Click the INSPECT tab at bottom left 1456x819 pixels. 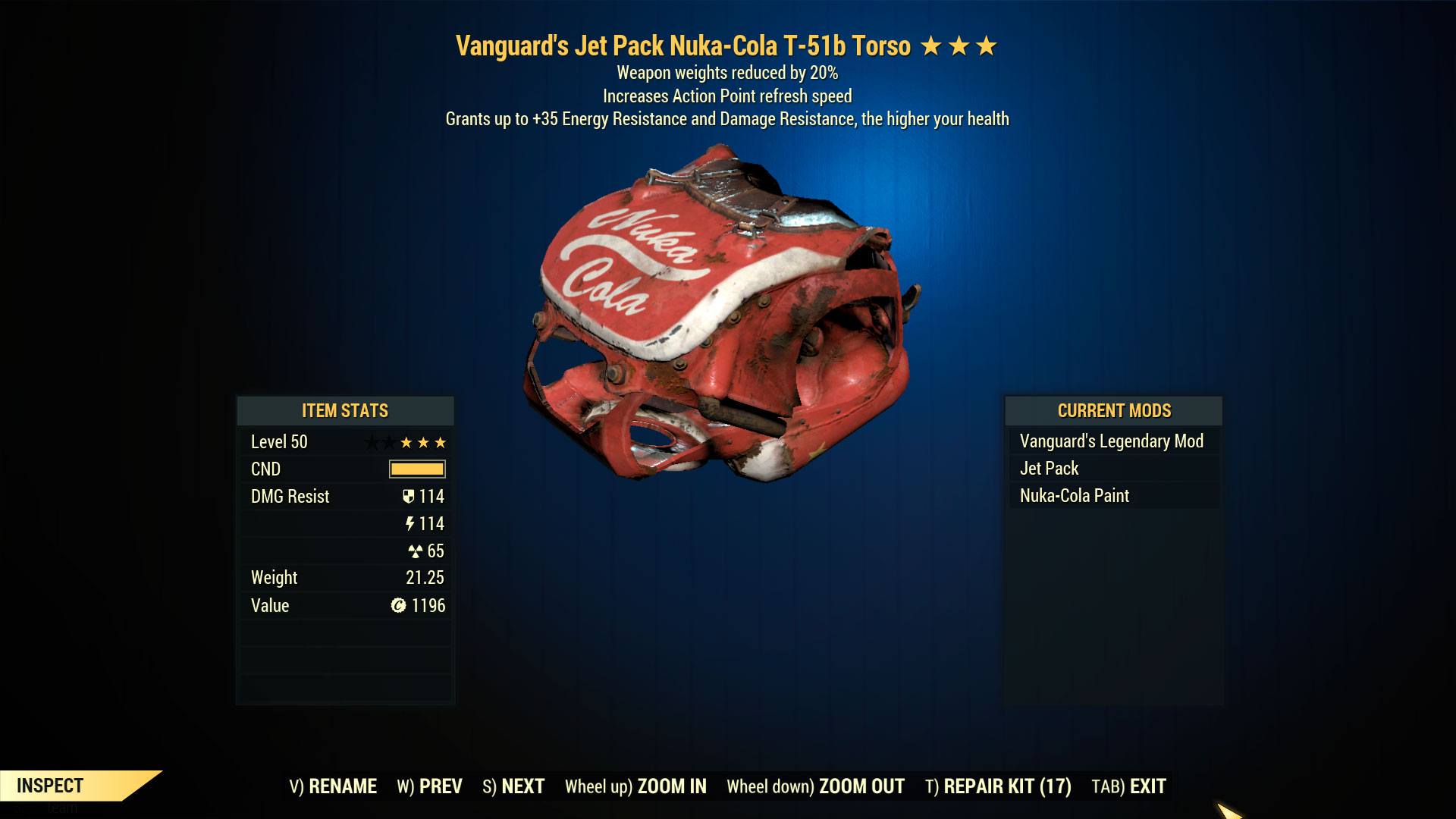pyautogui.click(x=50, y=786)
